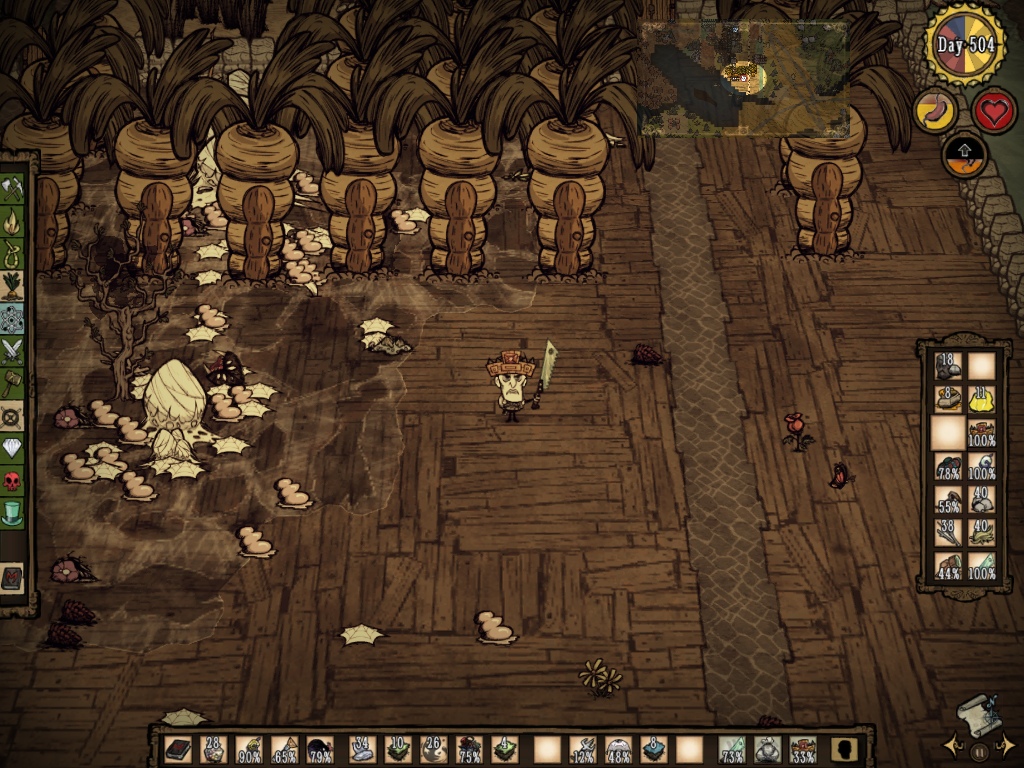Open the Tools crafting tab
The width and height of the screenshot is (1024, 768).
click(13, 187)
